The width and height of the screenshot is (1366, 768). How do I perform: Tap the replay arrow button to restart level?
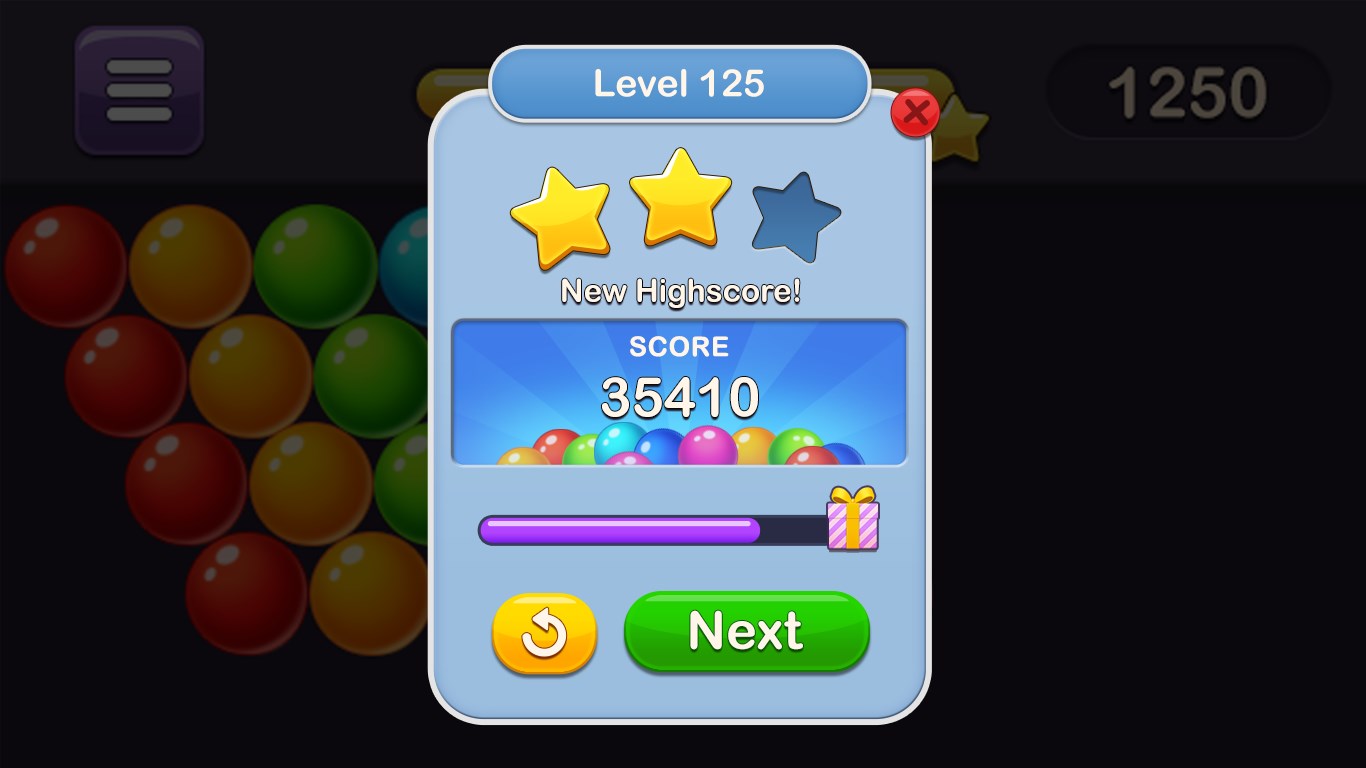pos(543,632)
